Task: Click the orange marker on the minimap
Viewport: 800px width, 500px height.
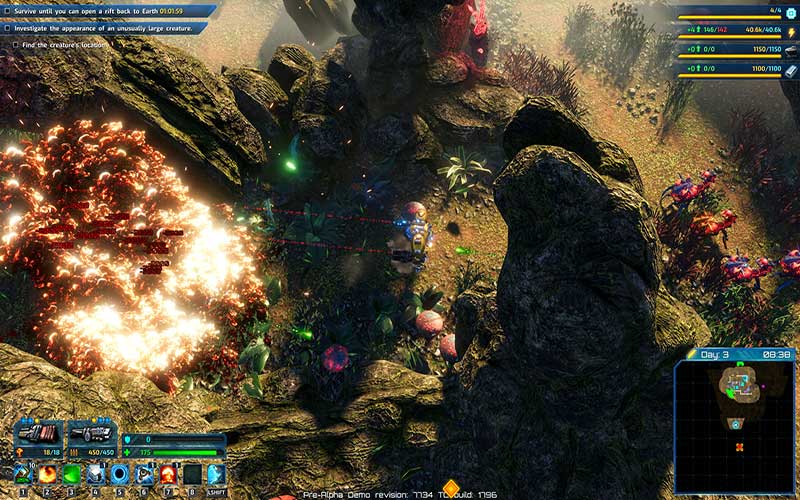Action: tap(740, 446)
